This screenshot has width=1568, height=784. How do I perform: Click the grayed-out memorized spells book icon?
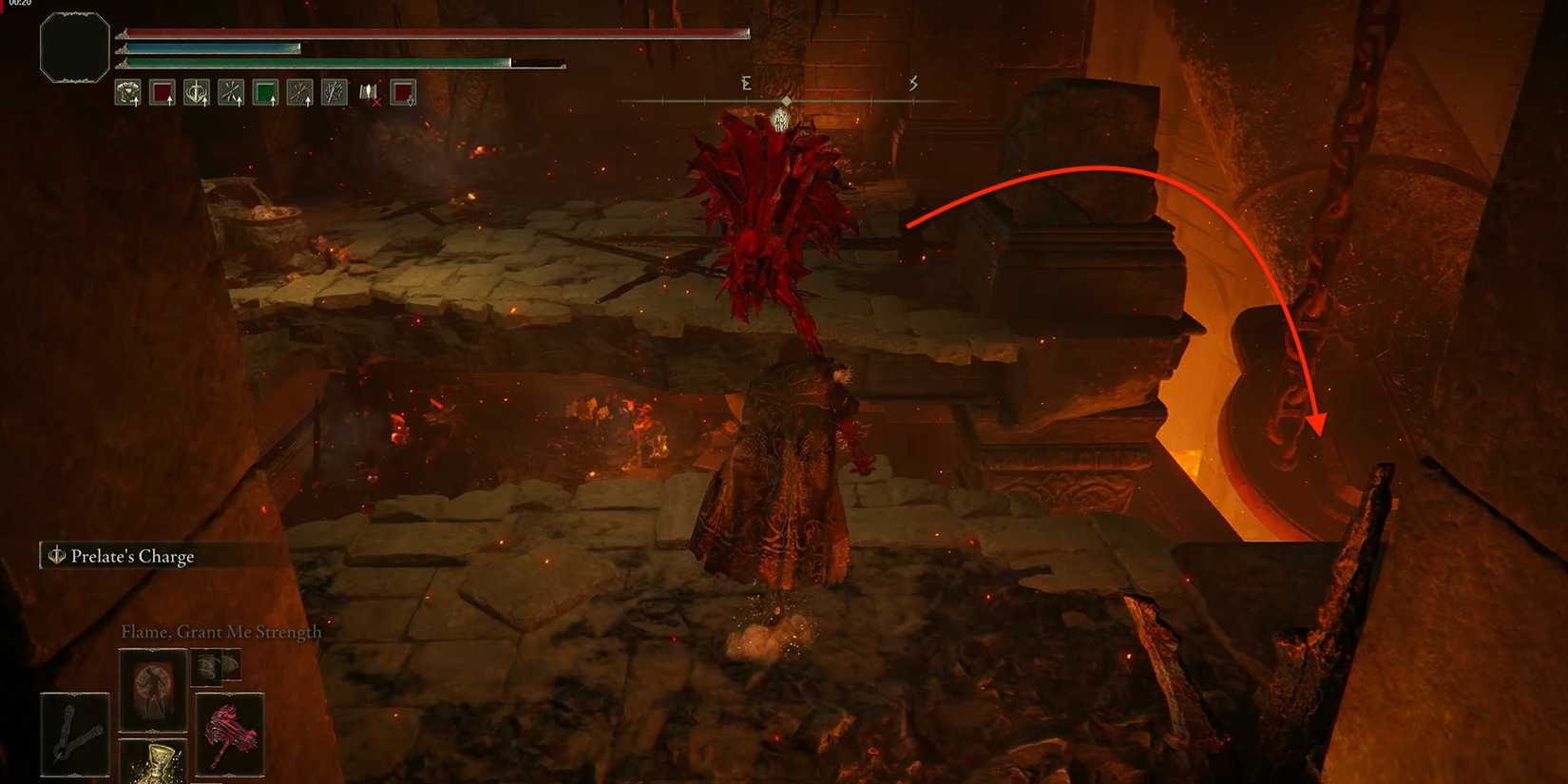(371, 90)
